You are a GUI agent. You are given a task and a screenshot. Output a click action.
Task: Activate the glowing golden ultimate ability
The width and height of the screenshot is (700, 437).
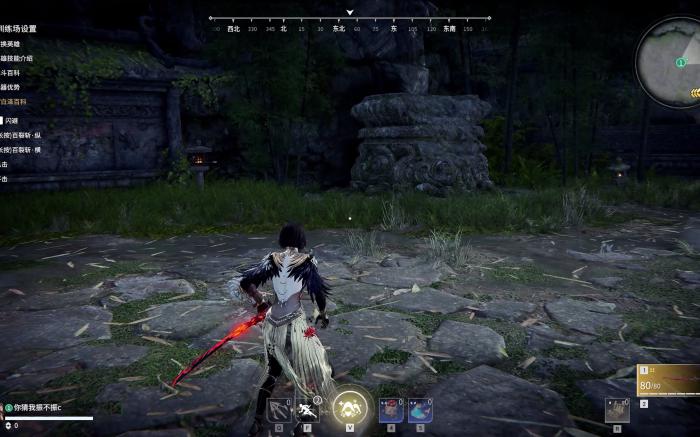pos(350,405)
